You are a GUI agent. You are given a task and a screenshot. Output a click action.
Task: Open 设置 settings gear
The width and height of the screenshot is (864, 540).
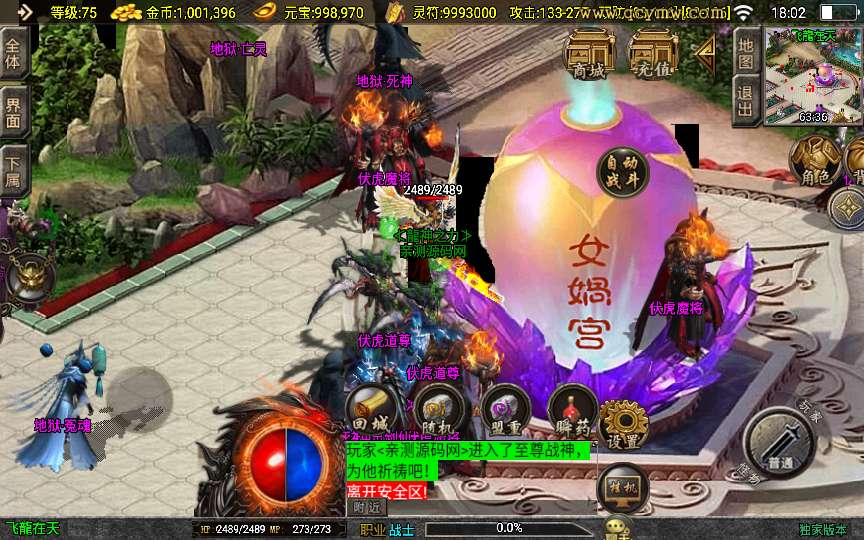click(625, 424)
